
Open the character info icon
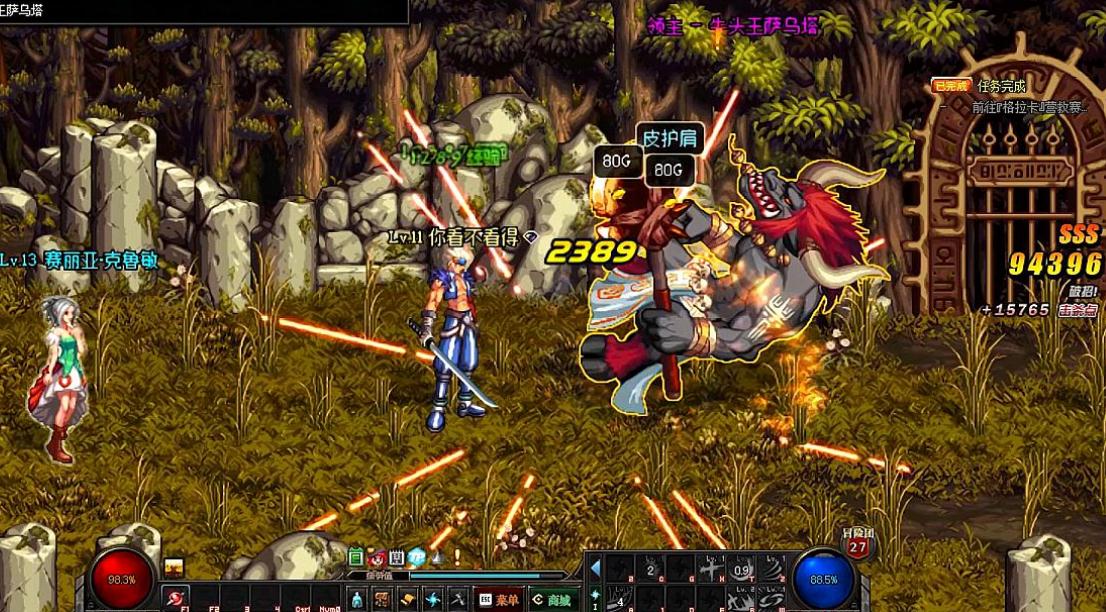[357, 599]
